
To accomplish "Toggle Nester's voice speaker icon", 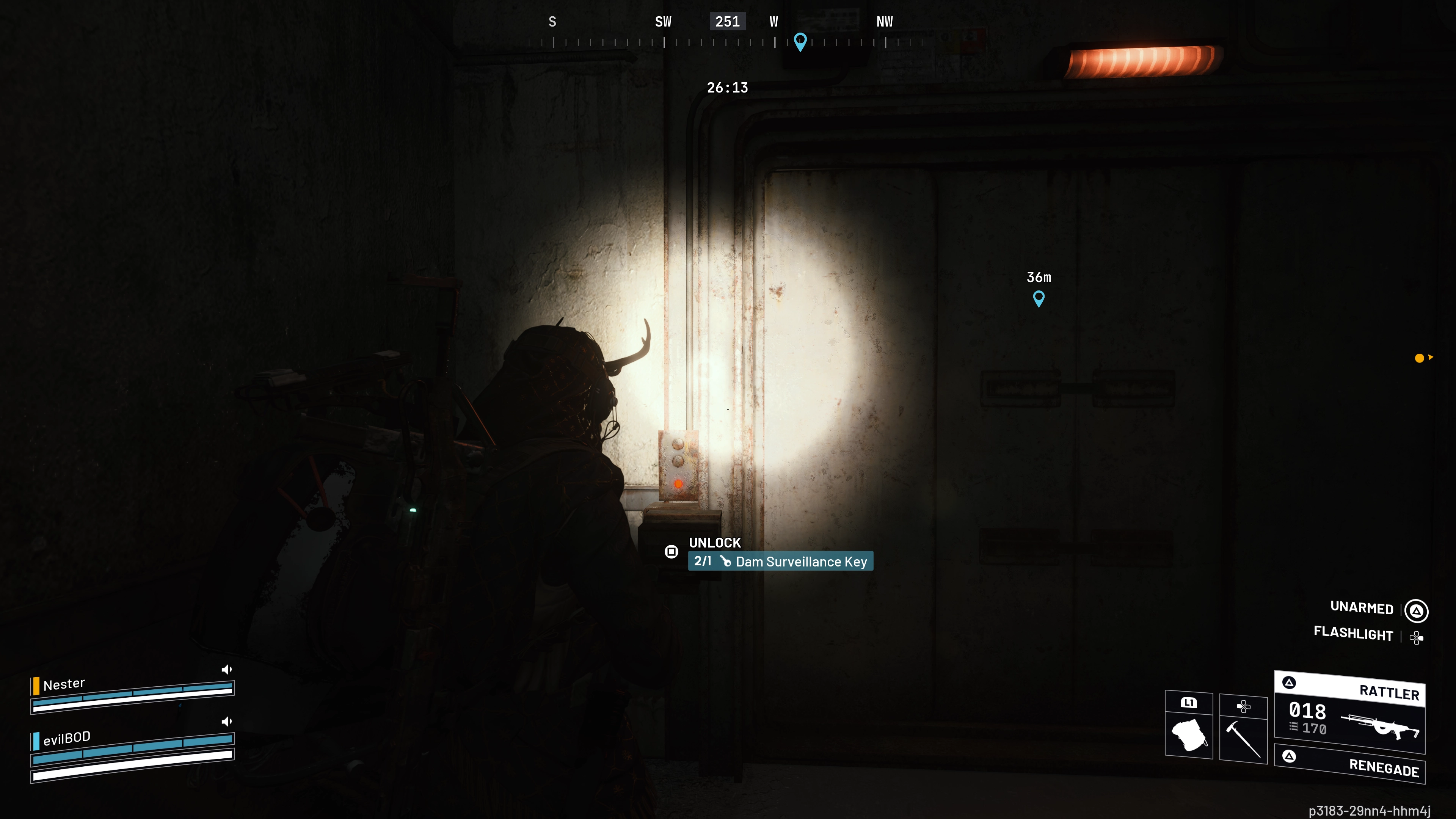I will (x=227, y=670).
